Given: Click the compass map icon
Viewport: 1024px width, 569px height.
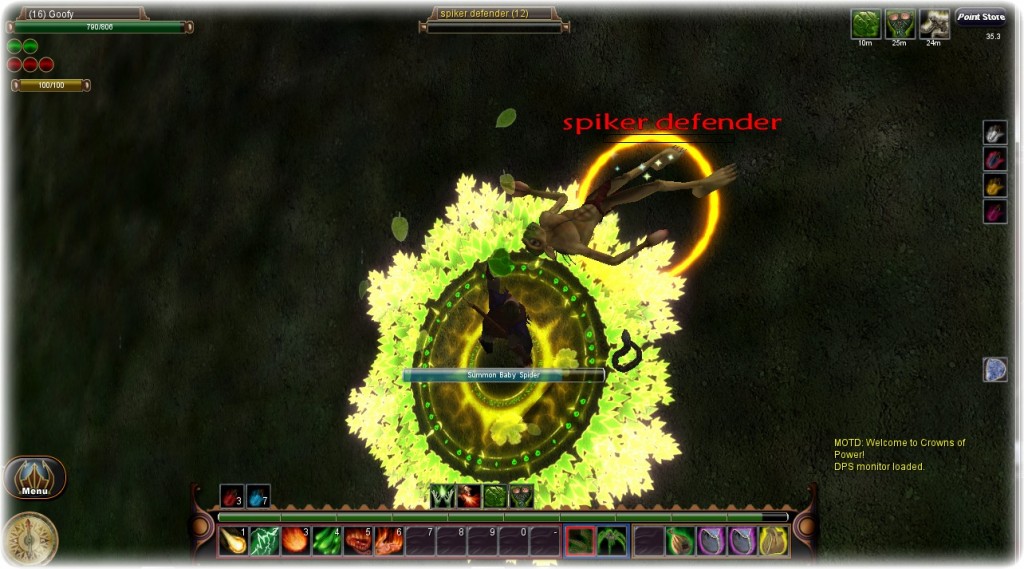Looking at the screenshot, I should 31,539.
